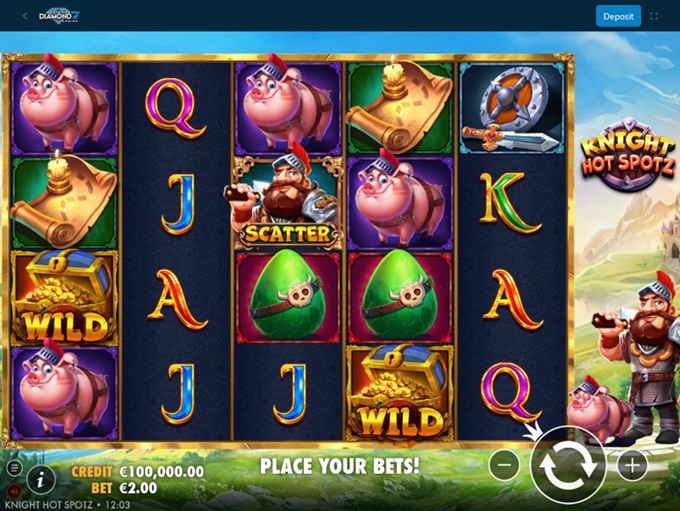Viewport: 680px width, 511px height.
Task: Decrease the bet with the minus button
Action: [507, 465]
